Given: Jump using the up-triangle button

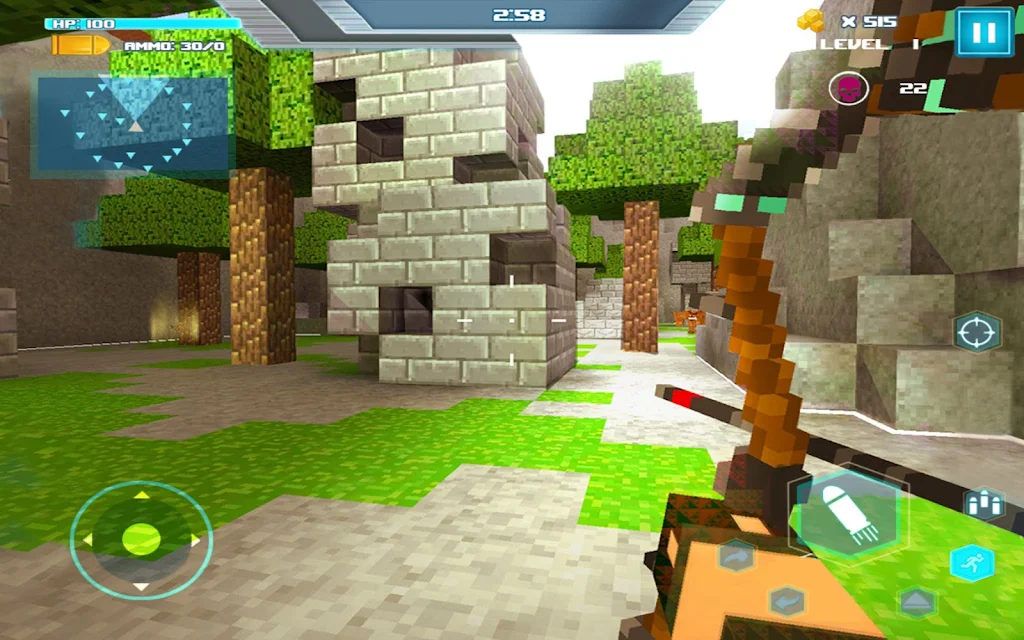Looking at the screenshot, I should (916, 601).
